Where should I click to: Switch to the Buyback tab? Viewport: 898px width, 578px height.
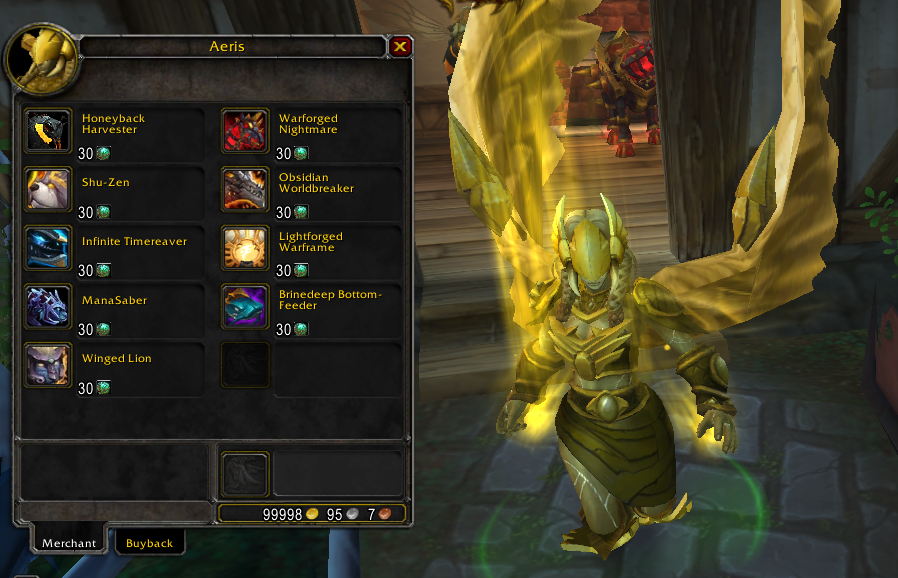pos(149,543)
